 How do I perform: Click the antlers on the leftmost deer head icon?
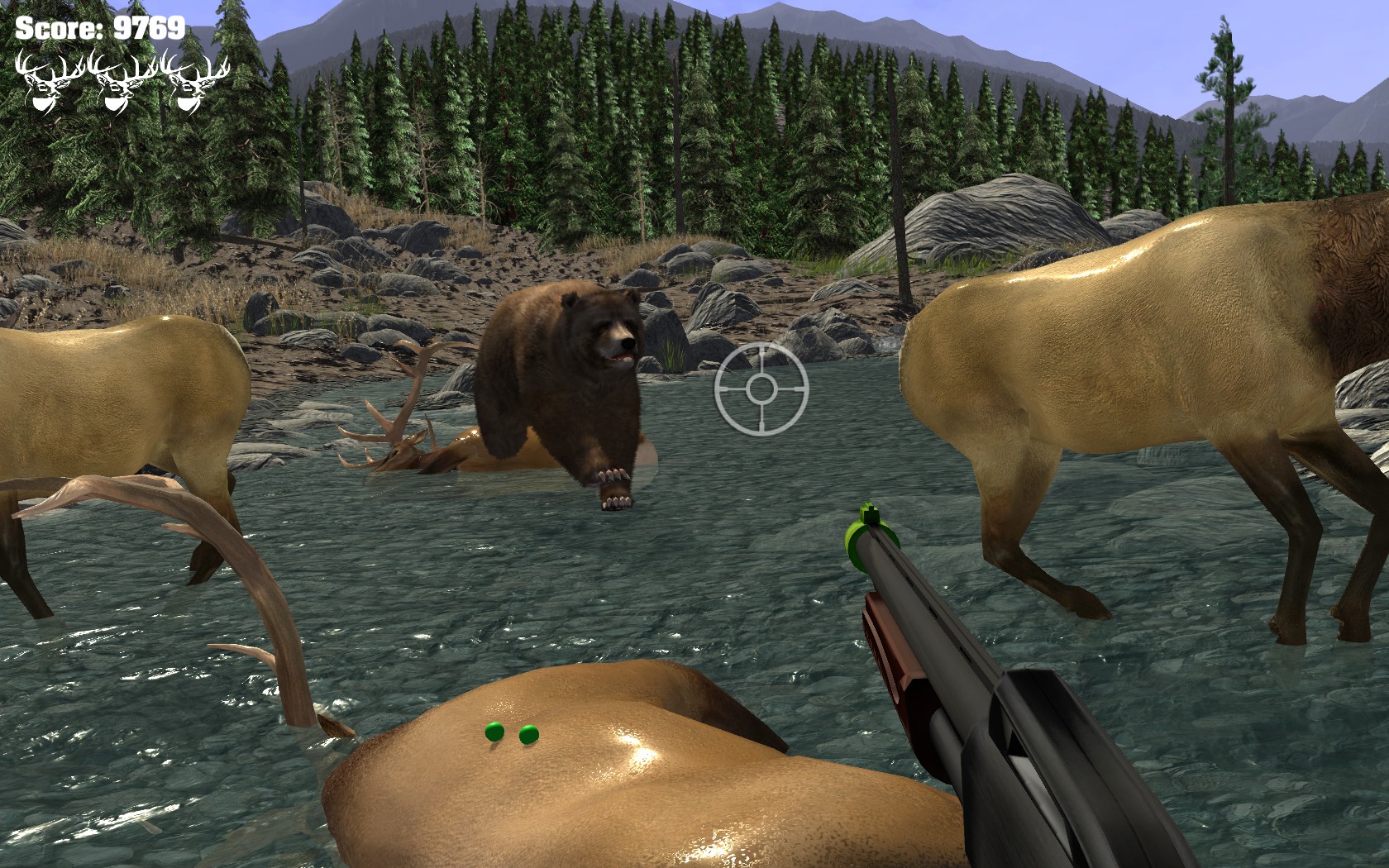45,64
